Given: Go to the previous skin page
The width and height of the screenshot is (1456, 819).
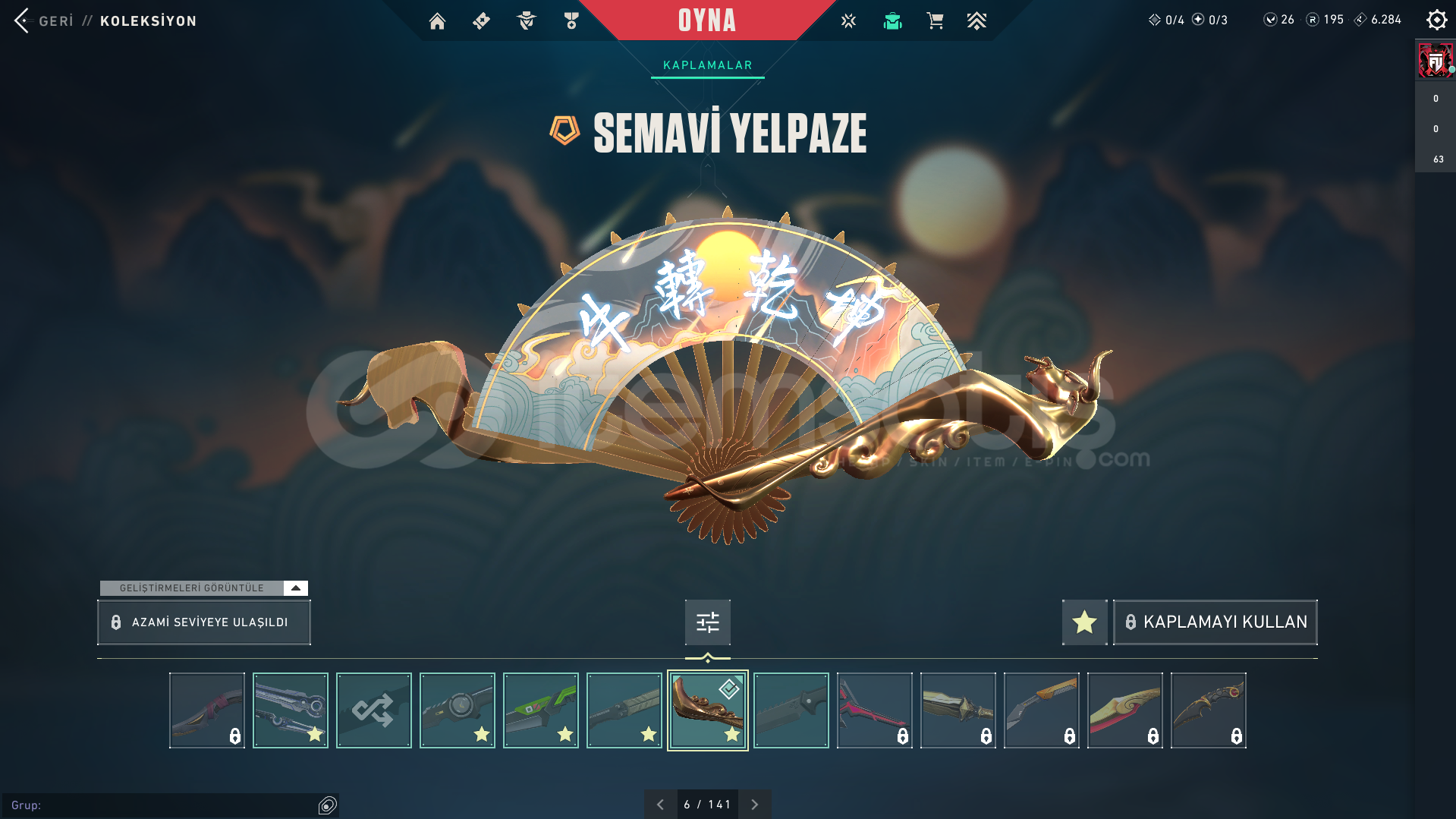Looking at the screenshot, I should [660, 805].
